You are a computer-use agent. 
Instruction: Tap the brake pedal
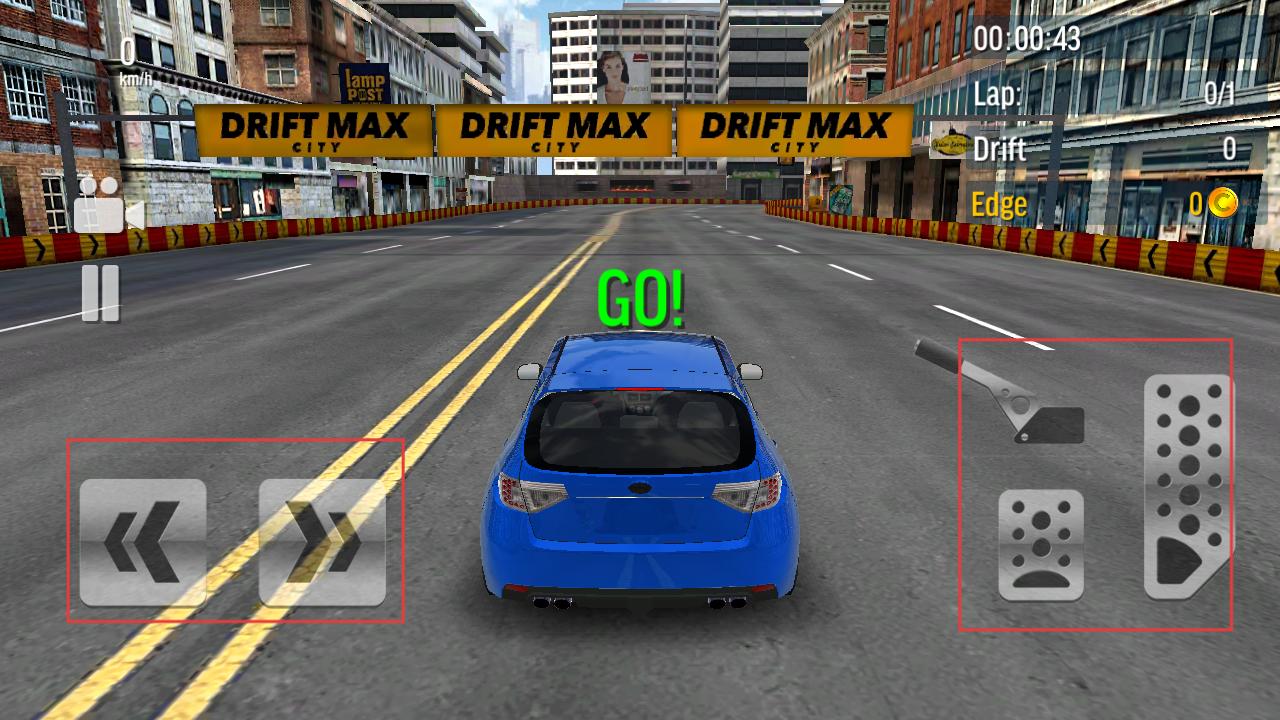[x=1041, y=545]
